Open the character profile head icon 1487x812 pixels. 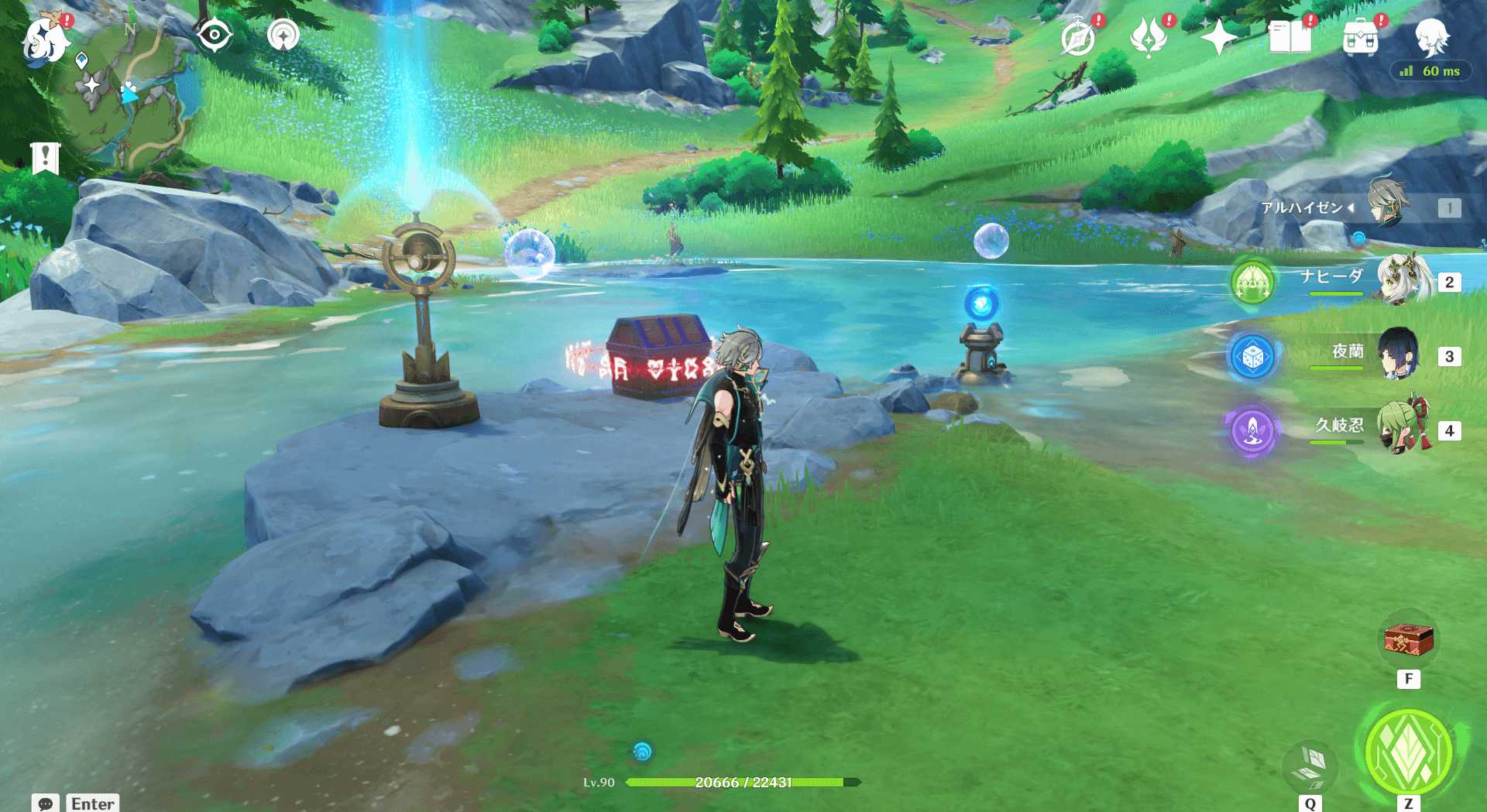click(1431, 36)
